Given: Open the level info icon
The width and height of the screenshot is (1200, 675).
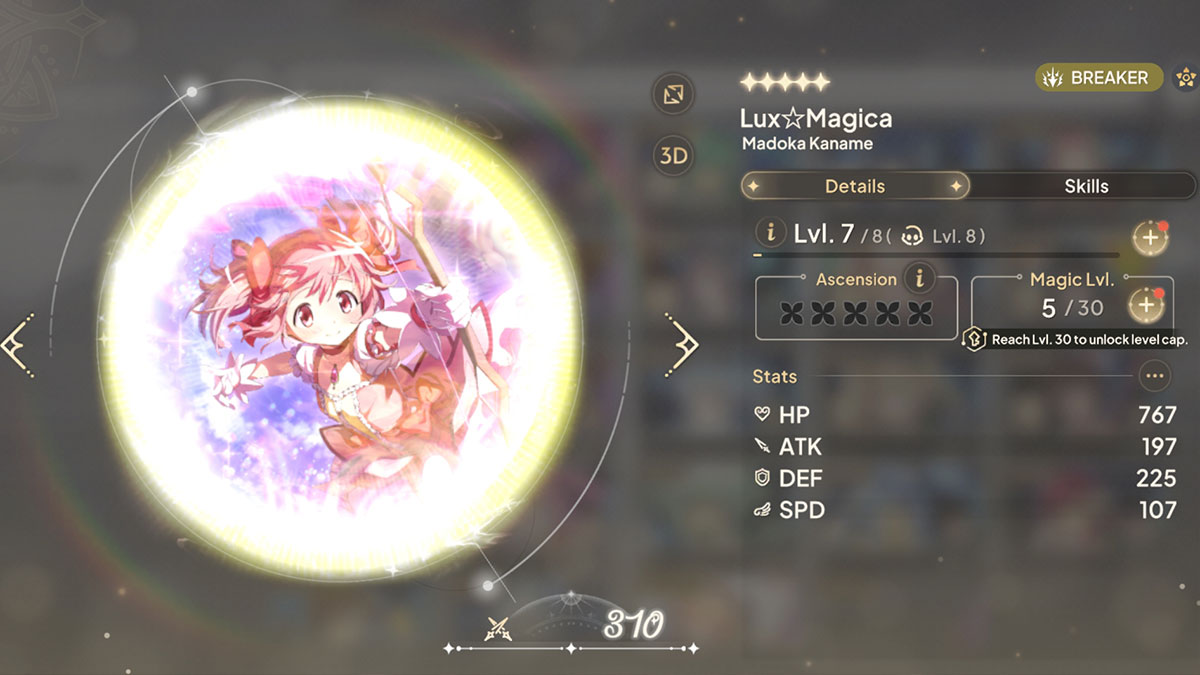Looking at the screenshot, I should [770, 234].
